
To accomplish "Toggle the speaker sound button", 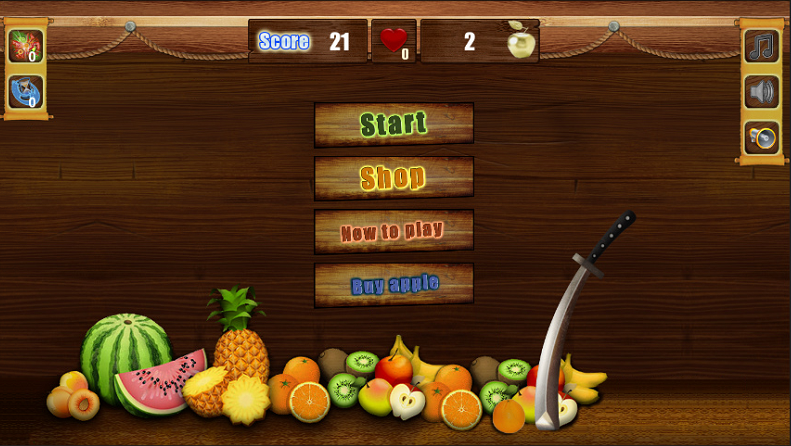I will (x=761, y=92).
